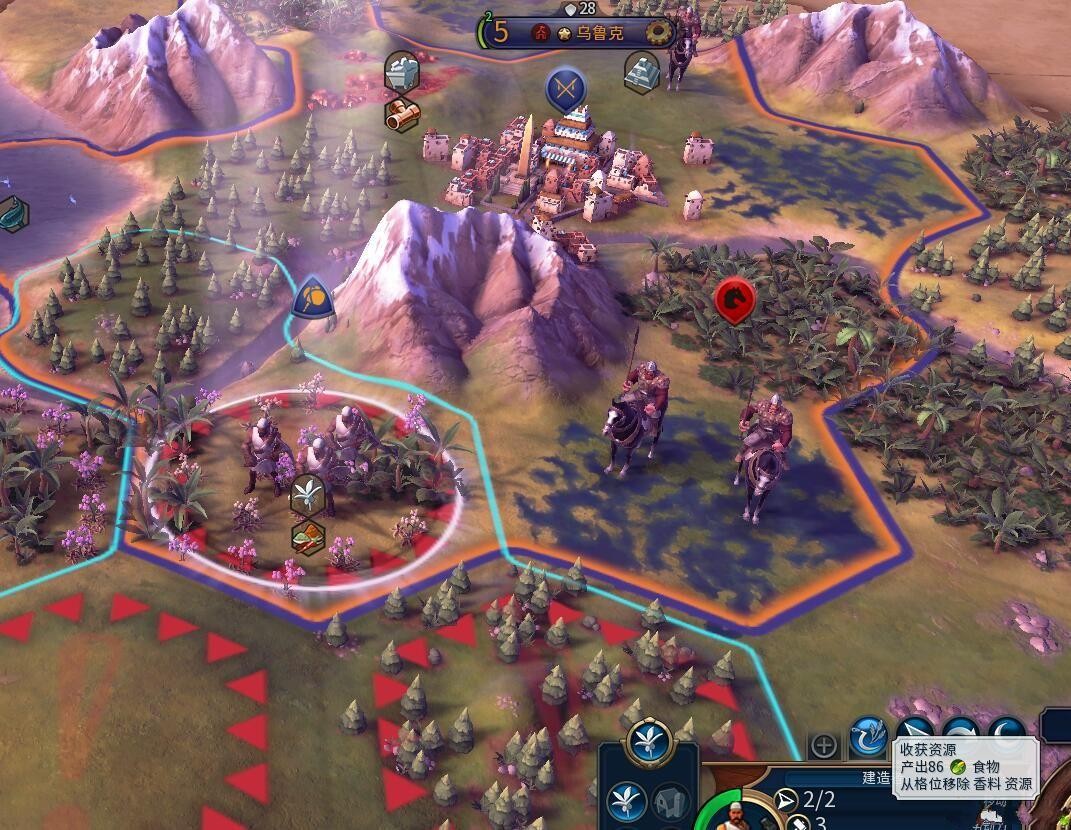Select the mine cart icon near the city

point(401,72)
